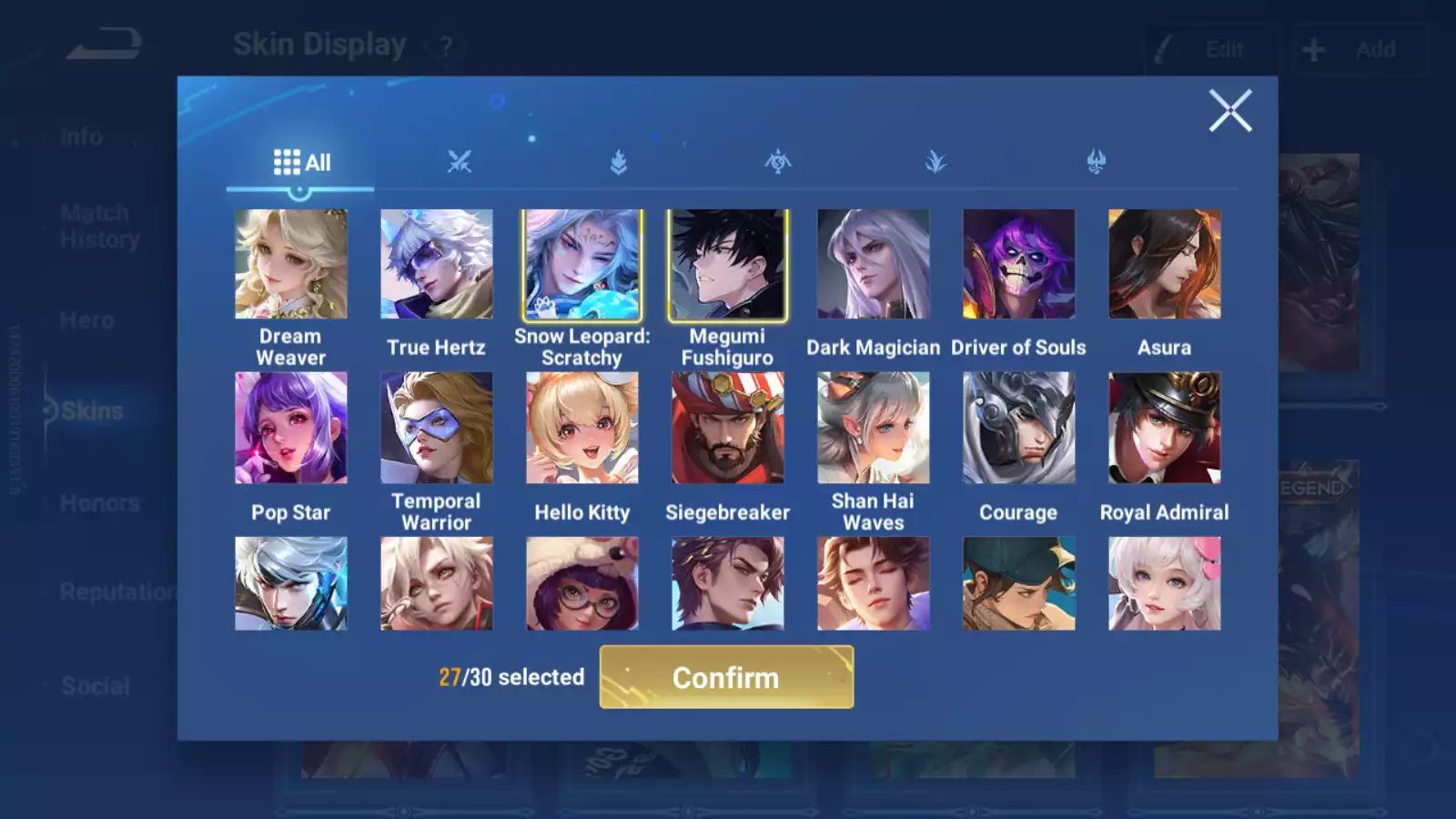Select the Shan Hai Waves skin

pyautogui.click(x=874, y=428)
